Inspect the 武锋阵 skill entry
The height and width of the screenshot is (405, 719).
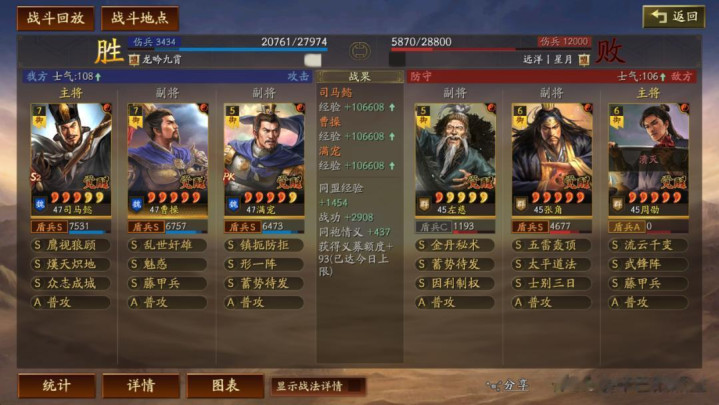pyautogui.click(x=648, y=264)
